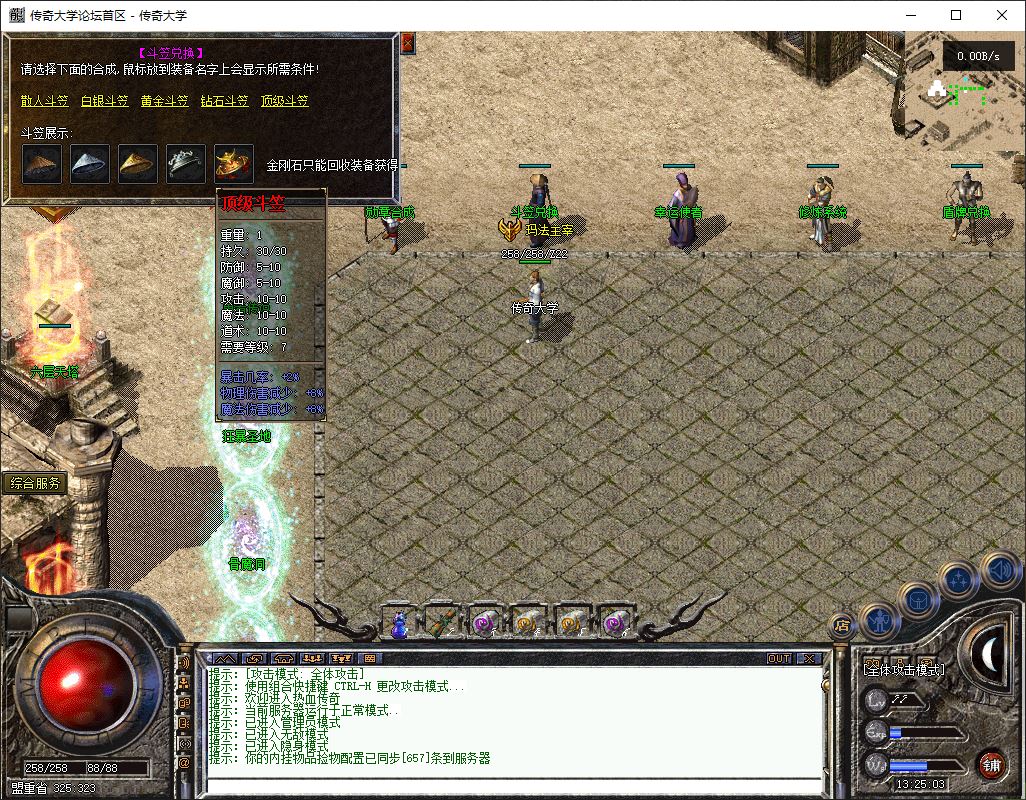Click the golden hat display icon

(x=138, y=164)
